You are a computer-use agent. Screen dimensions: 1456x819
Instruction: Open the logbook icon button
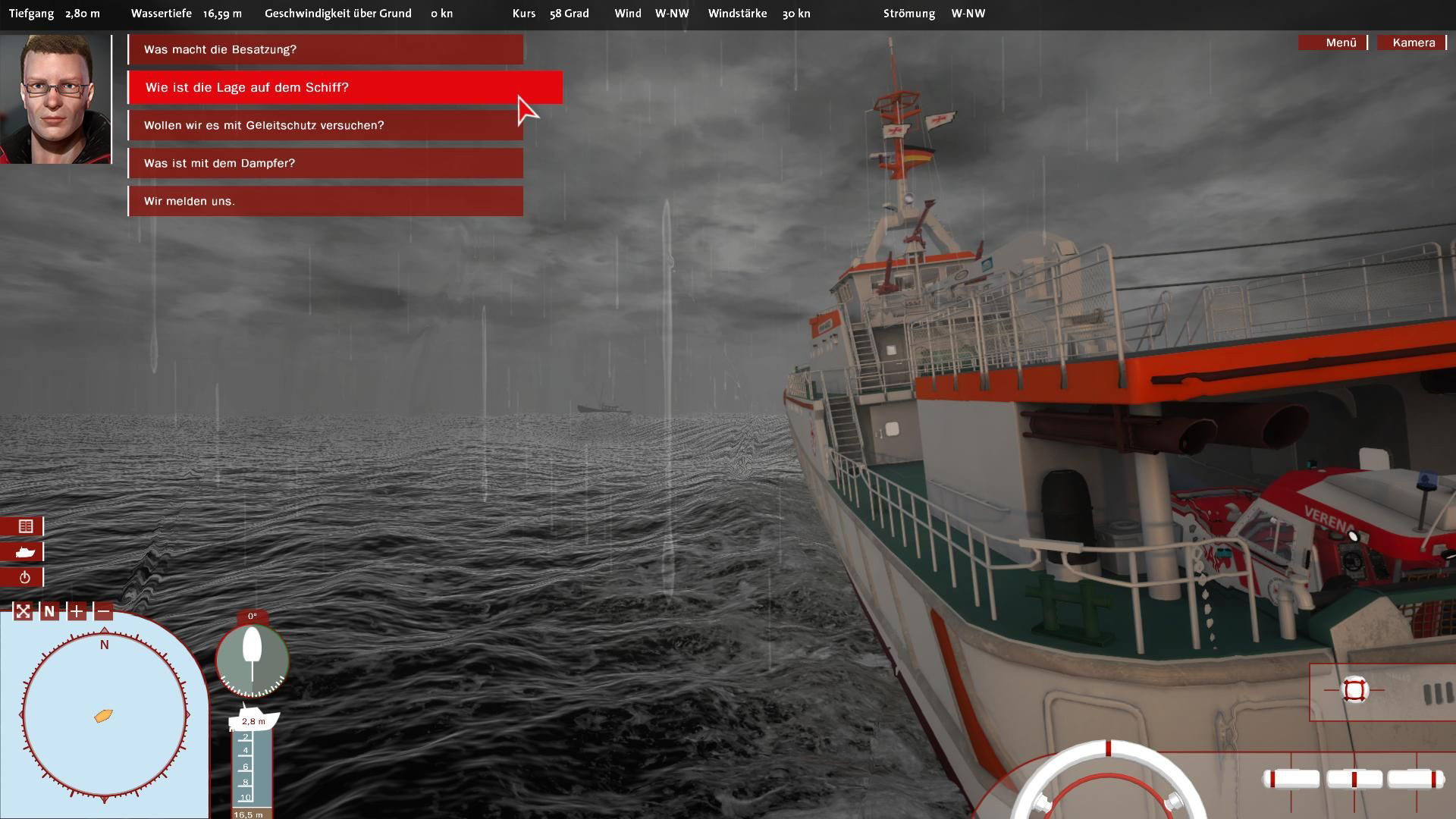click(x=24, y=526)
